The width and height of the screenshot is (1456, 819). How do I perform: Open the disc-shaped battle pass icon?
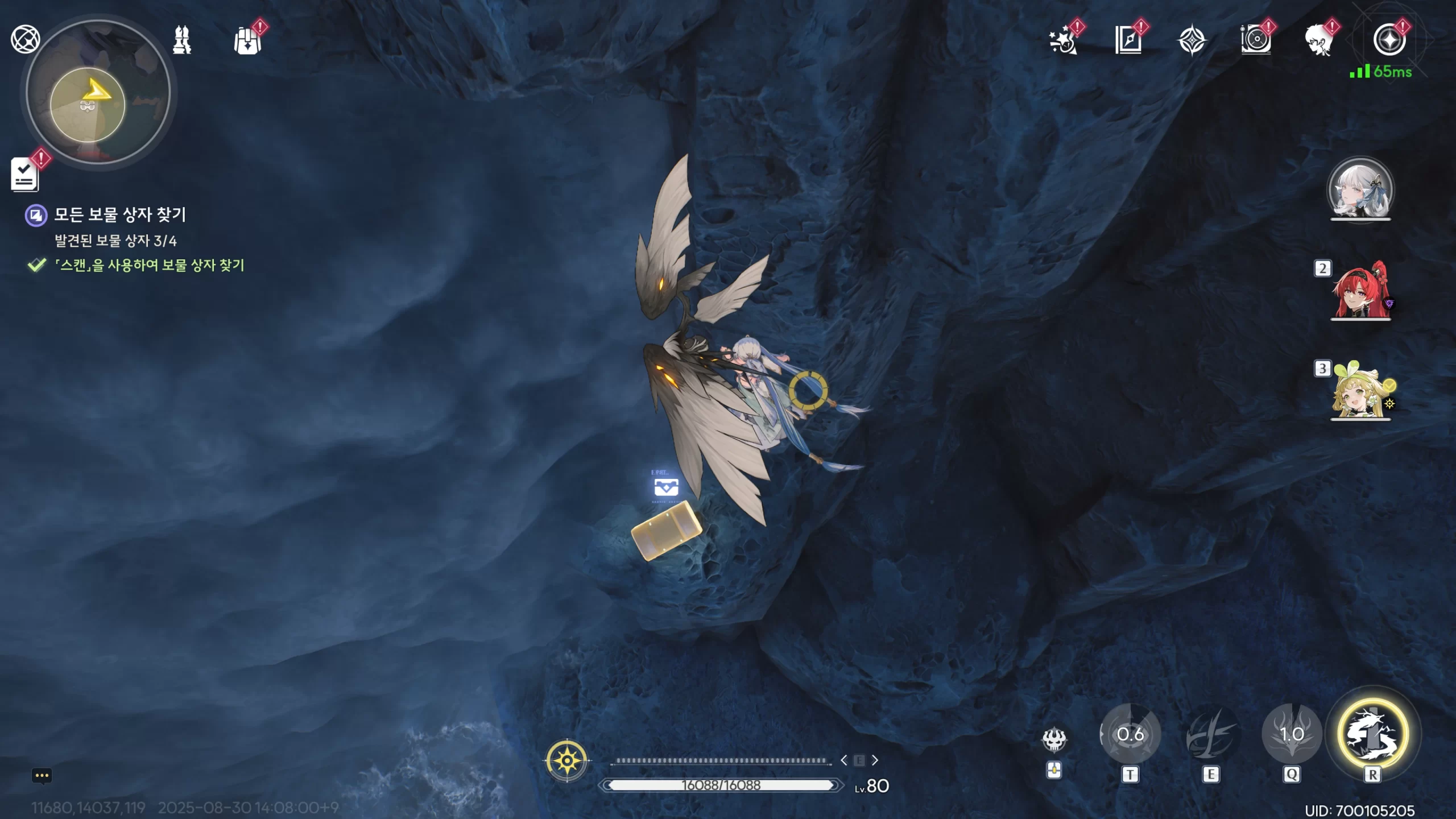(1255, 41)
